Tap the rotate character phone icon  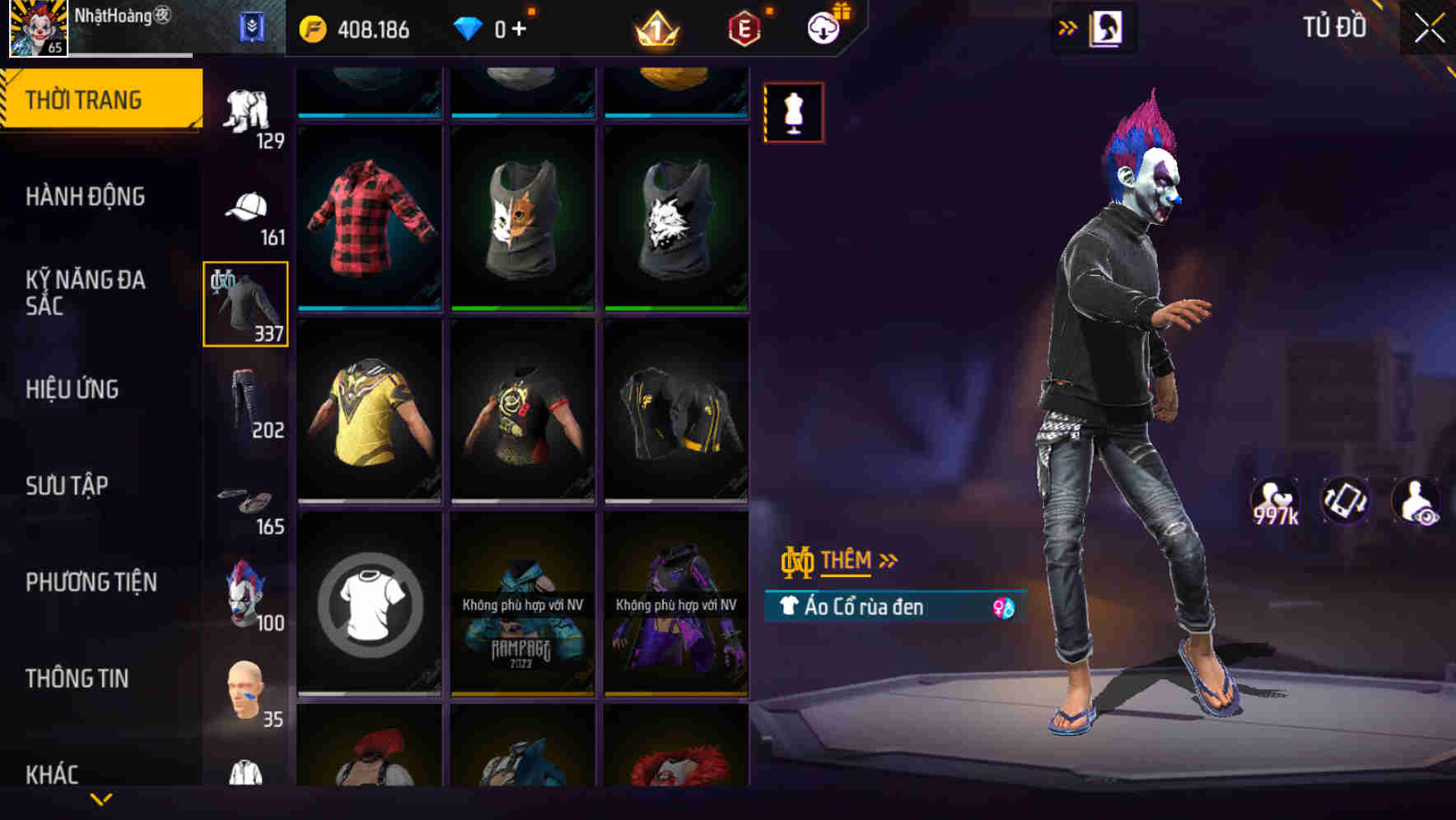(1344, 502)
